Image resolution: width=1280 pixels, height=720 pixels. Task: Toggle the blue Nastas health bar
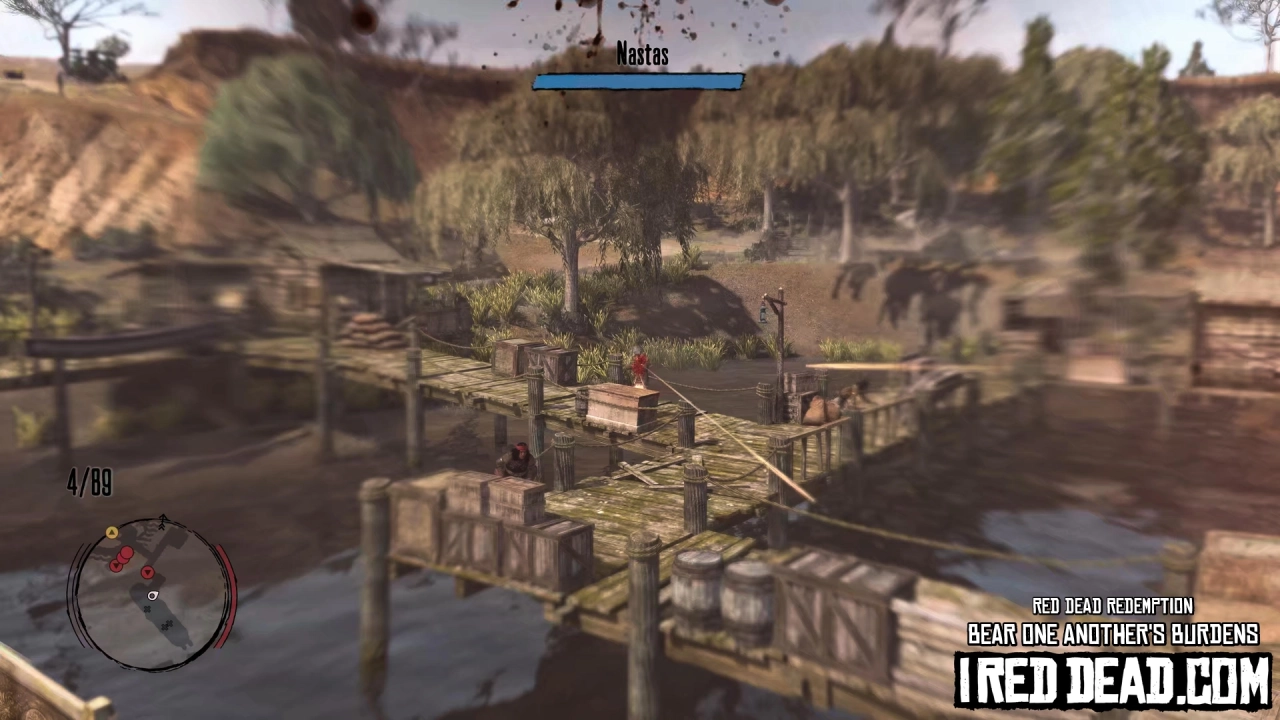click(x=638, y=82)
